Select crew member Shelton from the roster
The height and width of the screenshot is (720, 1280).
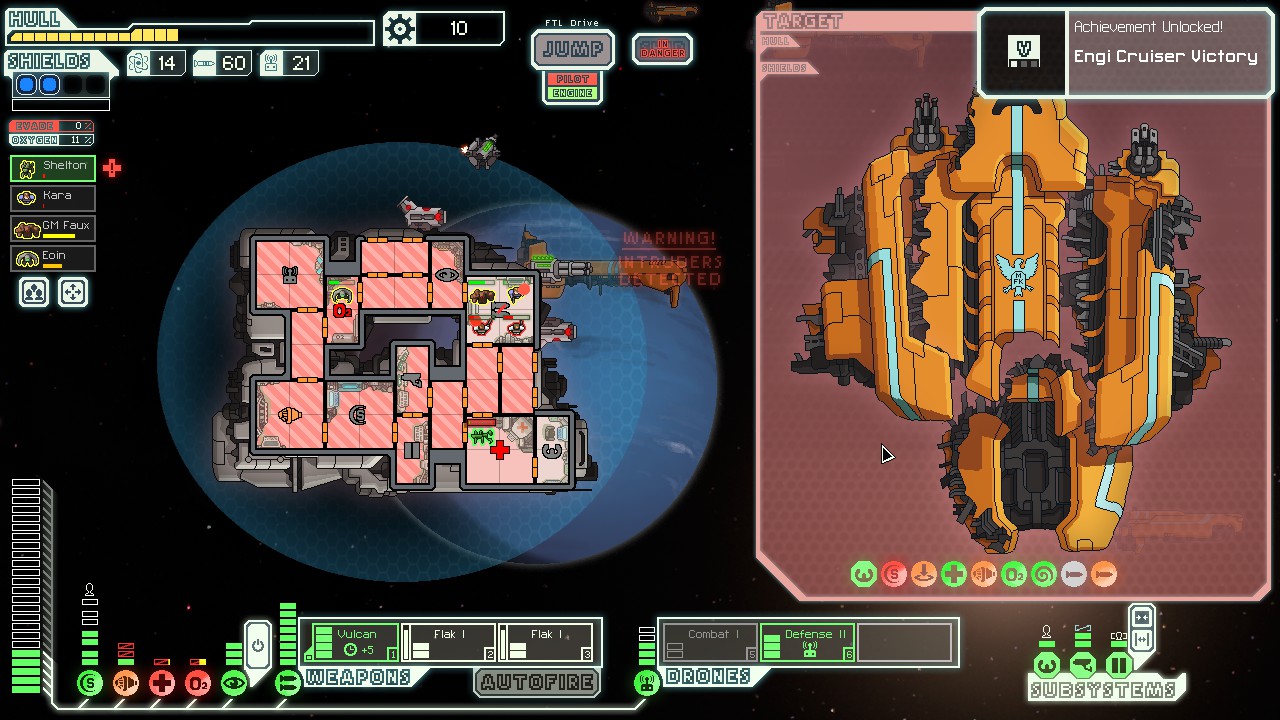click(x=52, y=167)
